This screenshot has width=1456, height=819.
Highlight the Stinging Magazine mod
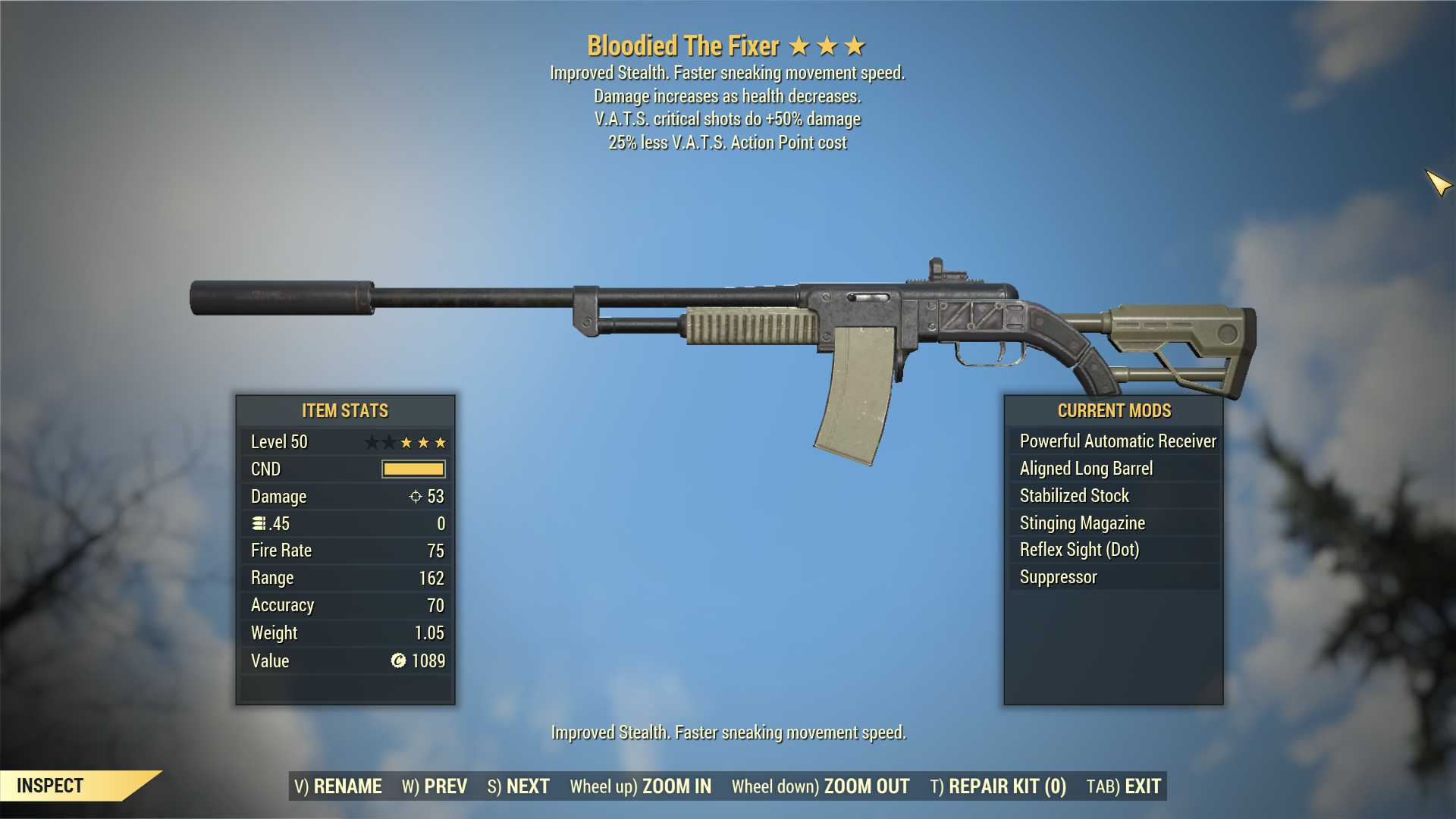[1082, 523]
